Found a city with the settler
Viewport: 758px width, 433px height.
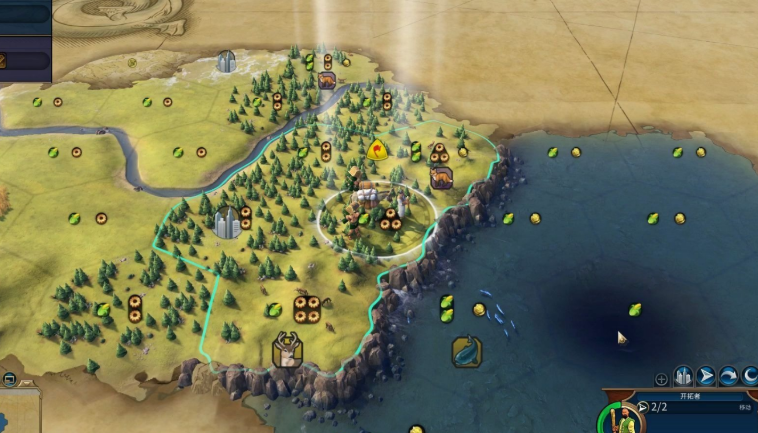[x=684, y=377]
